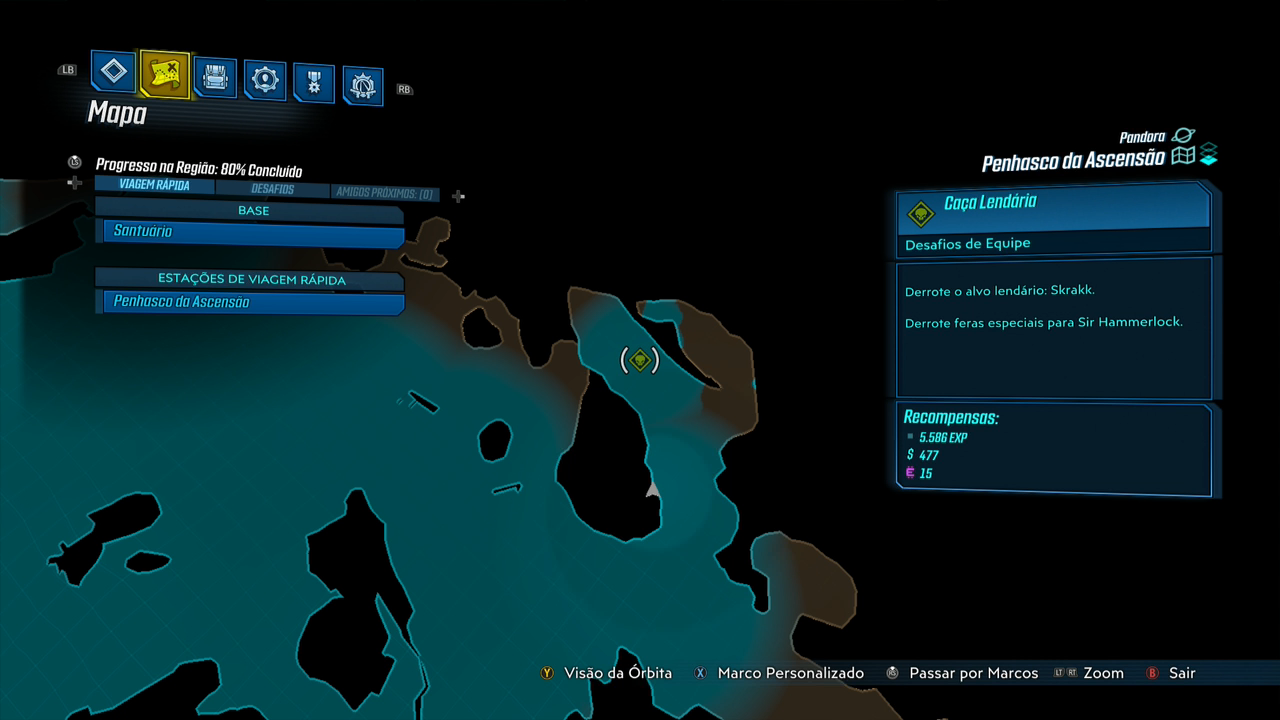
Task: Switch to the backpack inventory tab
Action: click(215, 78)
